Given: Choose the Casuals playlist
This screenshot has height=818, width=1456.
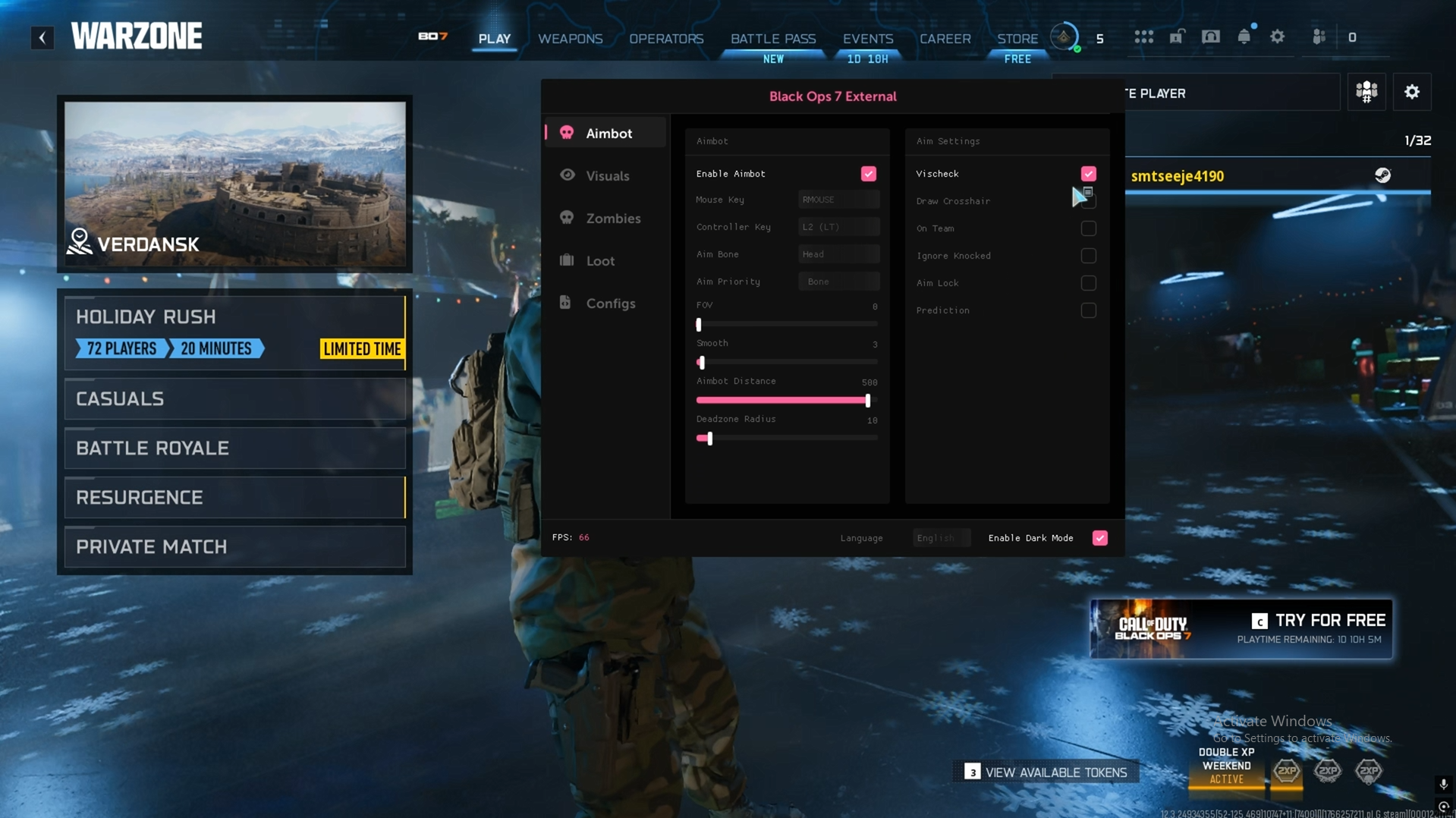Looking at the screenshot, I should click(x=234, y=399).
